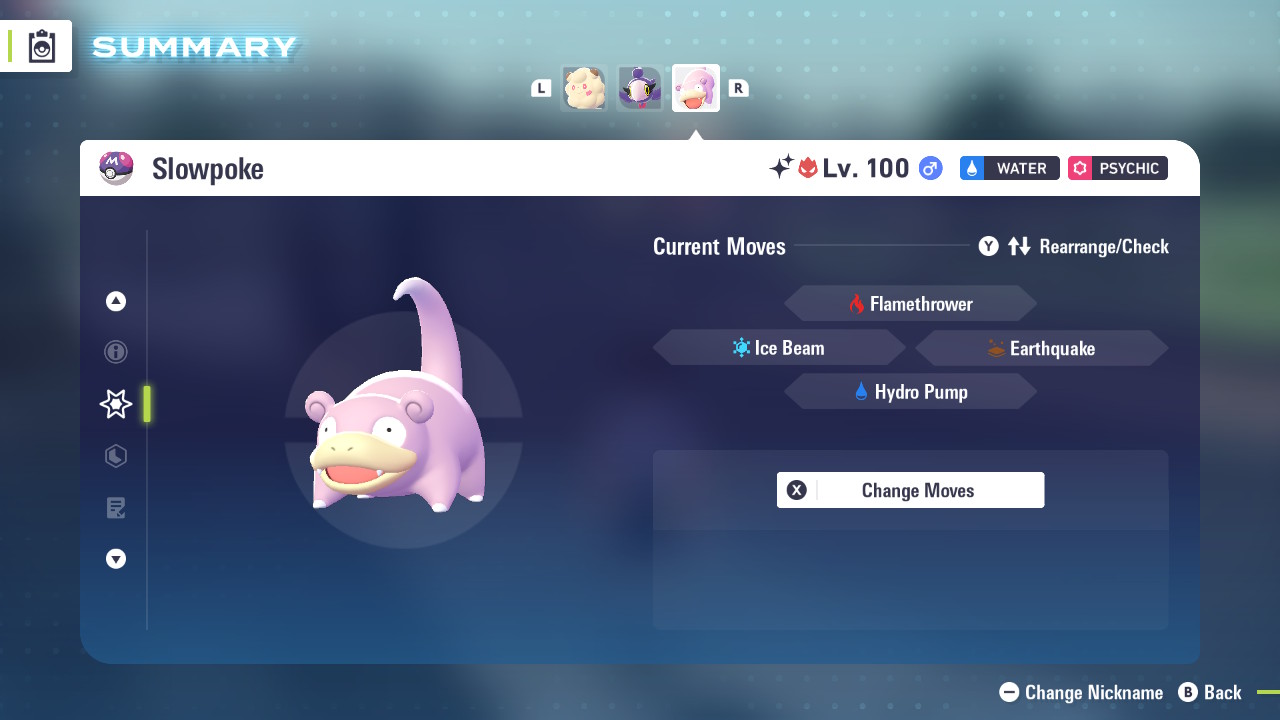Open the stats shield page icon
The image size is (1280, 720).
(x=115, y=456)
